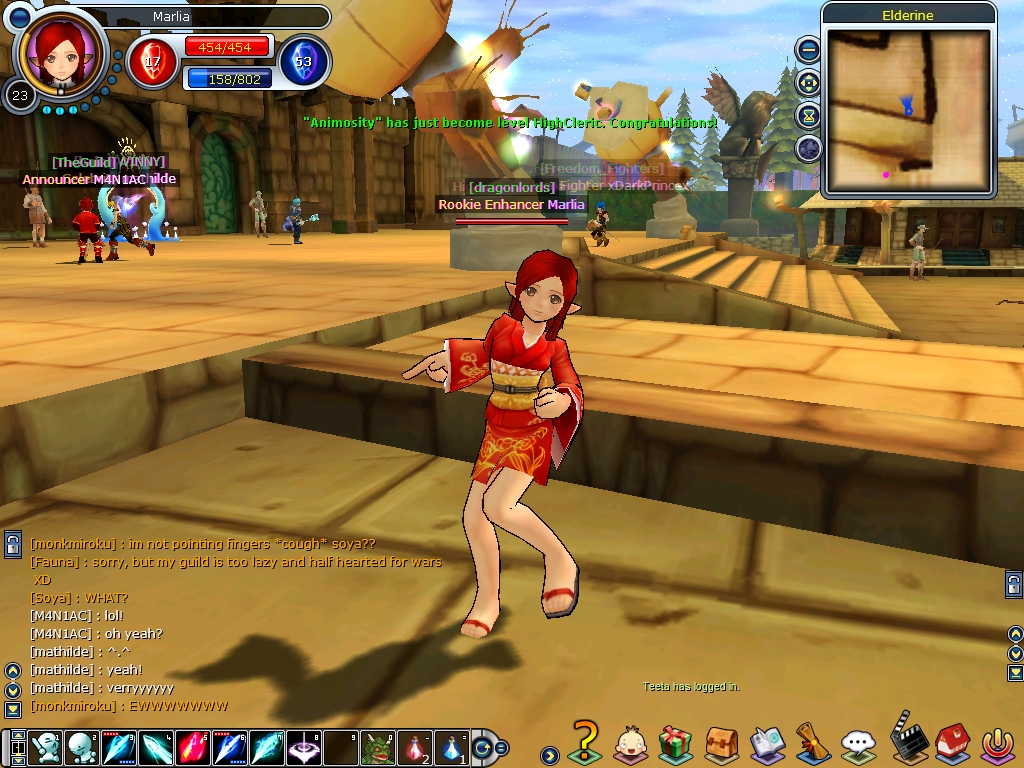
Task: Click the hourglass button beside the minimap
Action: (809, 116)
